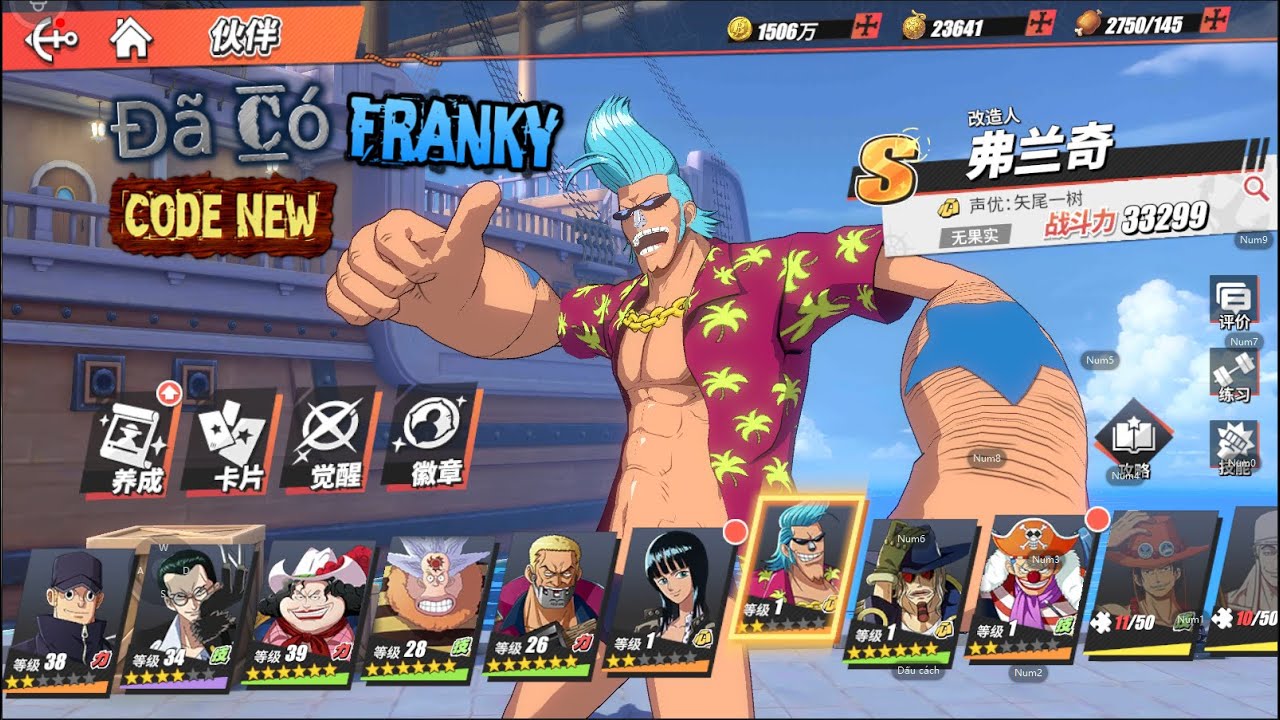Refill meat stamina with plus button
Screen dimensions: 1280x720
(1215, 19)
